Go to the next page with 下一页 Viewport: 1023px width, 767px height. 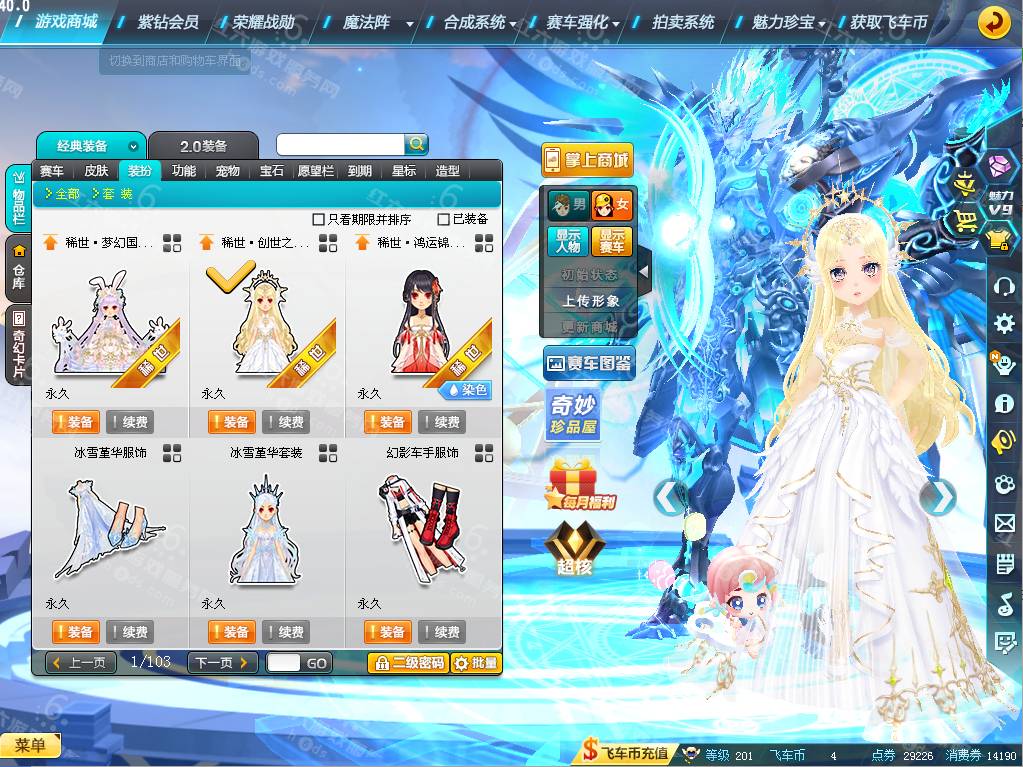click(x=222, y=663)
